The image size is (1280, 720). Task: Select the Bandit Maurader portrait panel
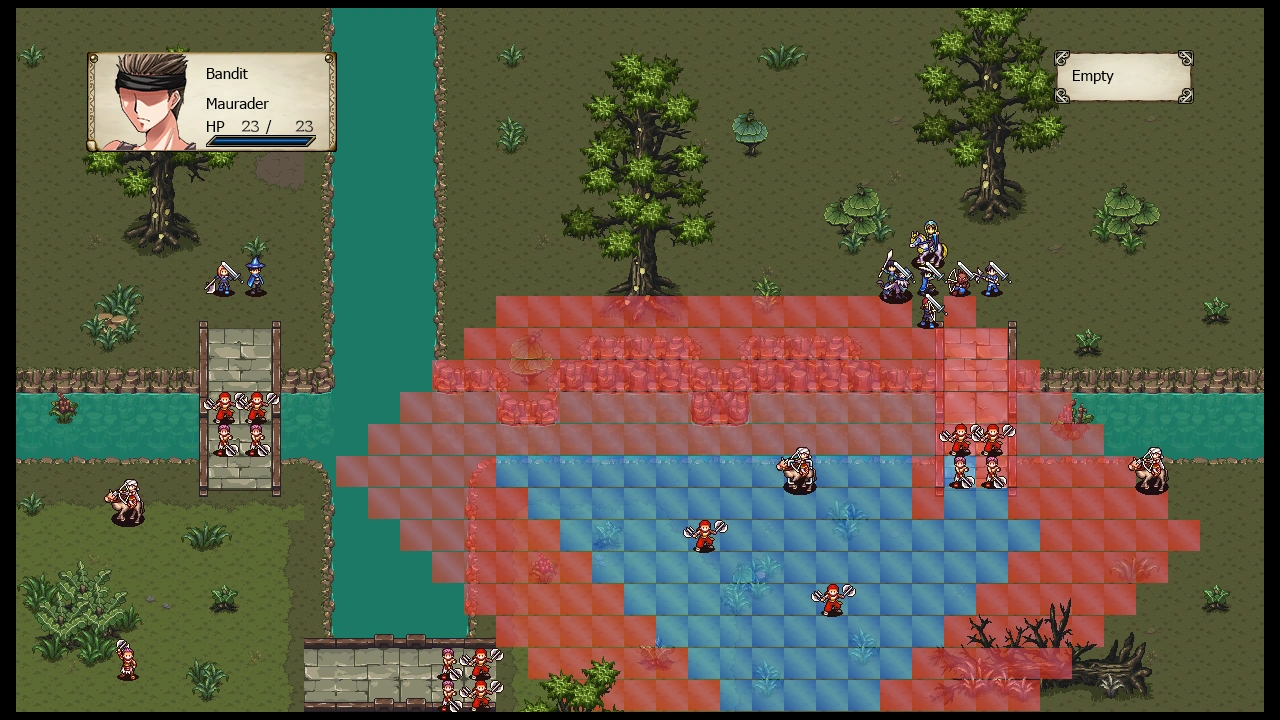pos(211,102)
